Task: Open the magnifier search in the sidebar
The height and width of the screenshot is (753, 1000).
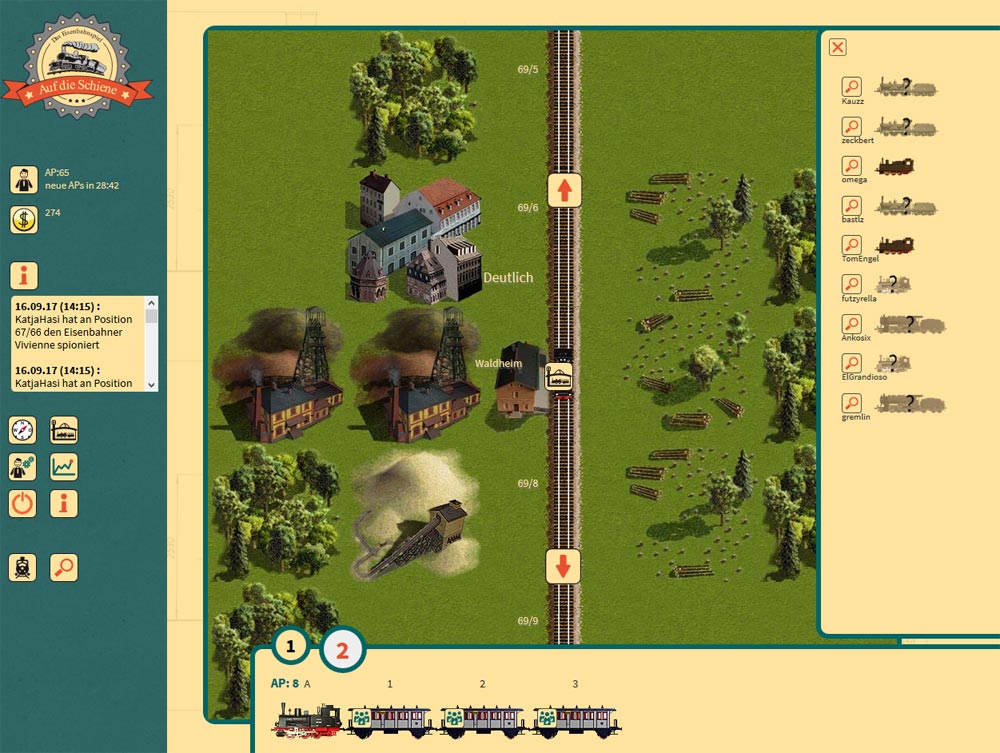Action: click(64, 567)
